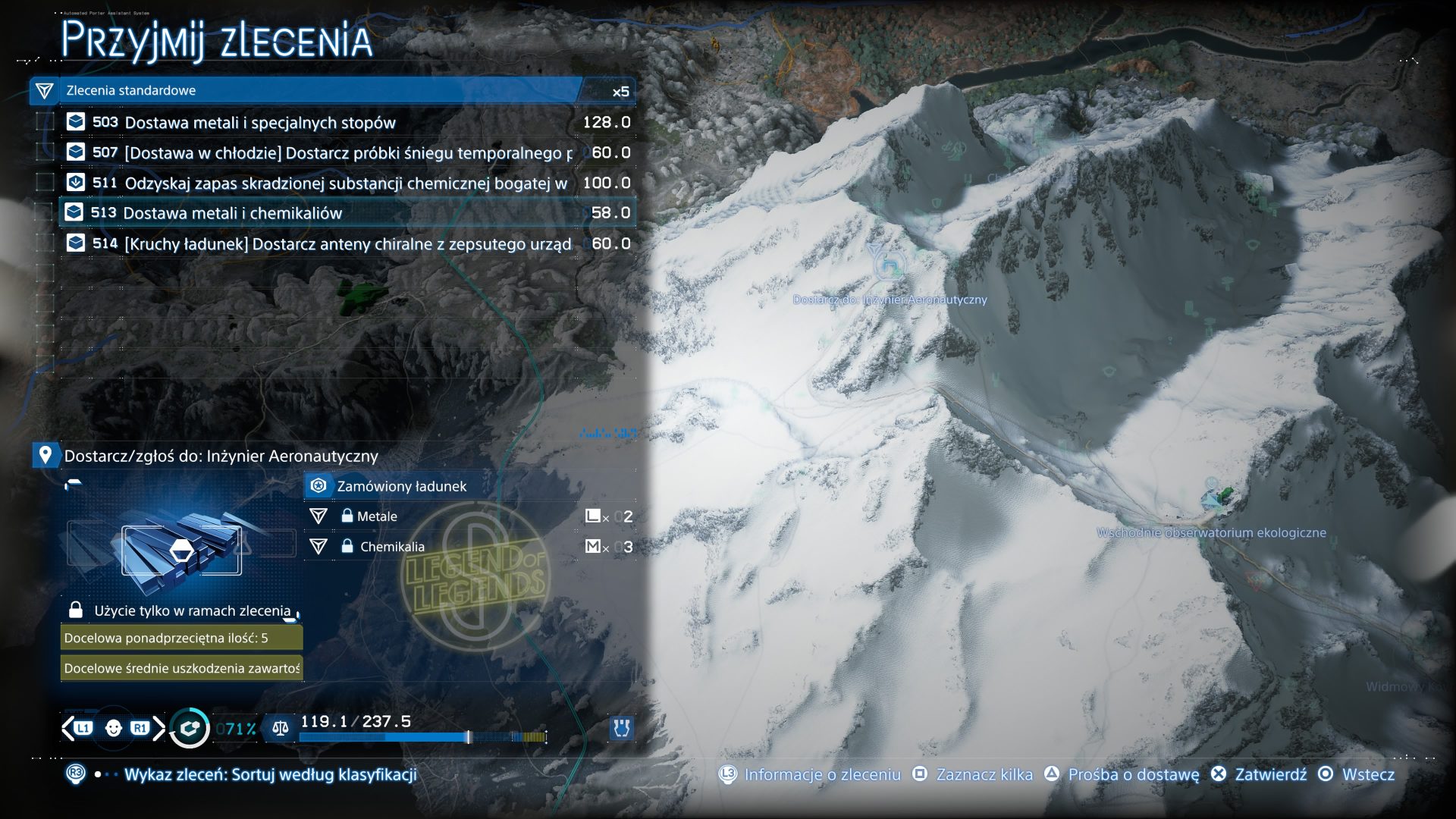Open the Metale cargo entry

pos(377,516)
